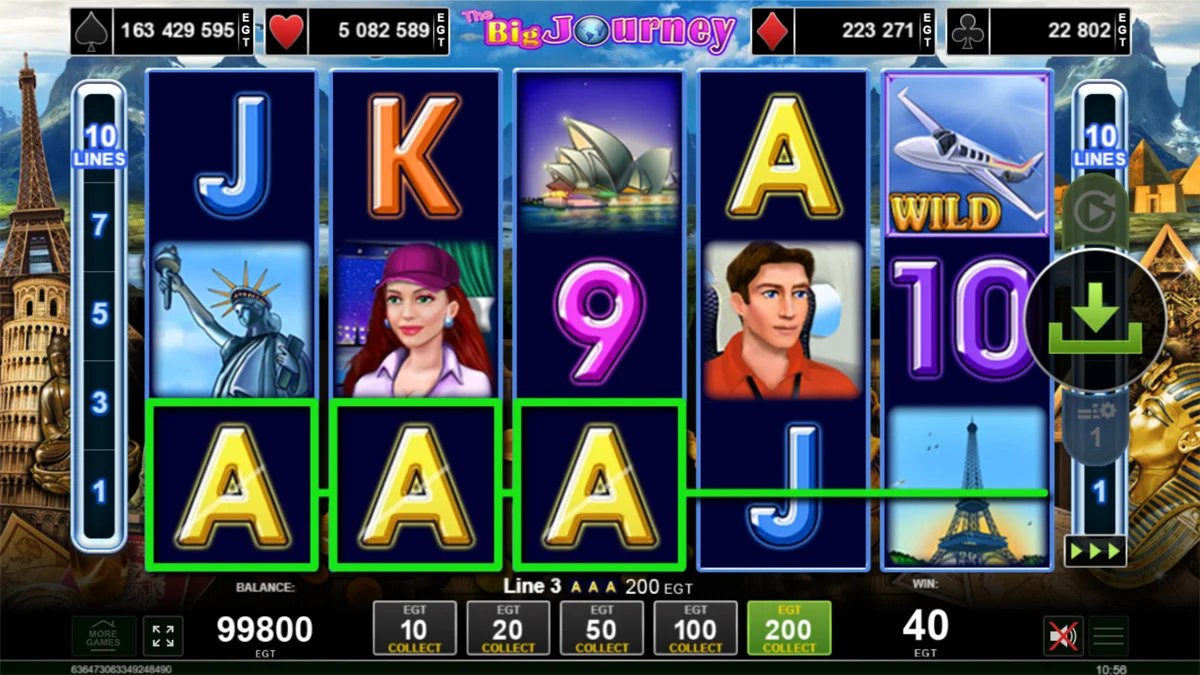Open the hamburger menu in the bottom bar

[x=1107, y=636]
